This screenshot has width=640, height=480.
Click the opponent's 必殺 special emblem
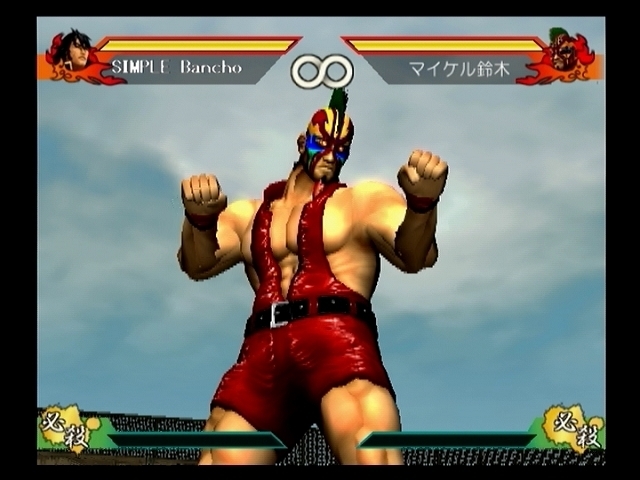(x=574, y=427)
